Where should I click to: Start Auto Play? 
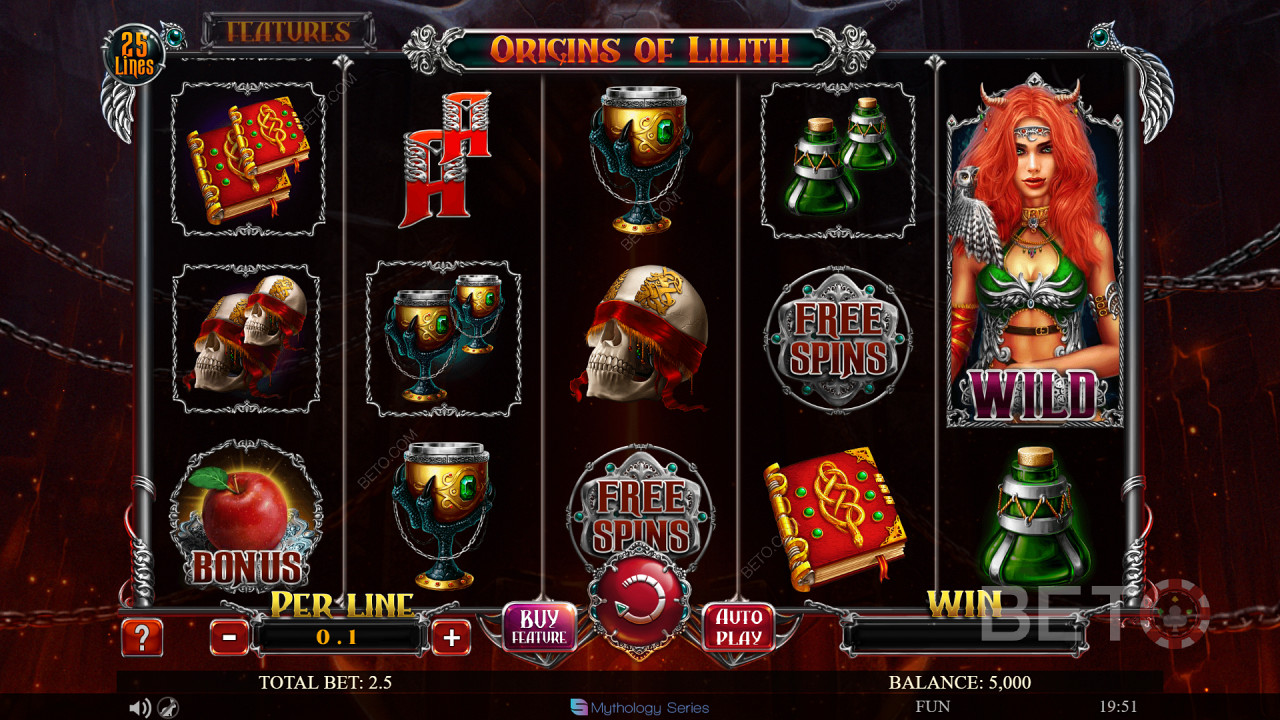click(x=739, y=627)
